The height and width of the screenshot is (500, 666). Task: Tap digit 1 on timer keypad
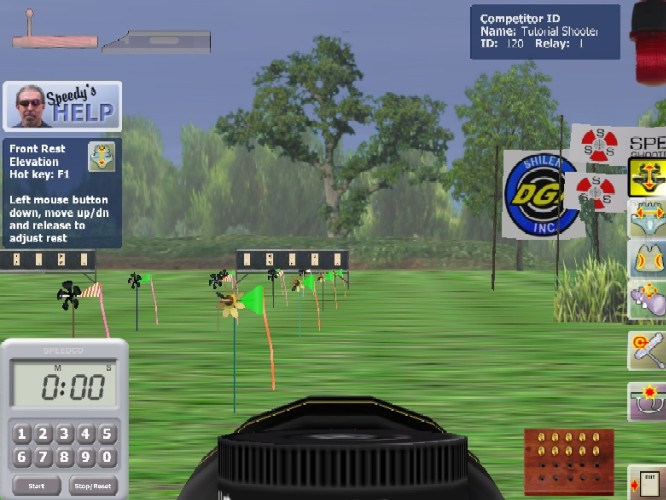(21, 434)
